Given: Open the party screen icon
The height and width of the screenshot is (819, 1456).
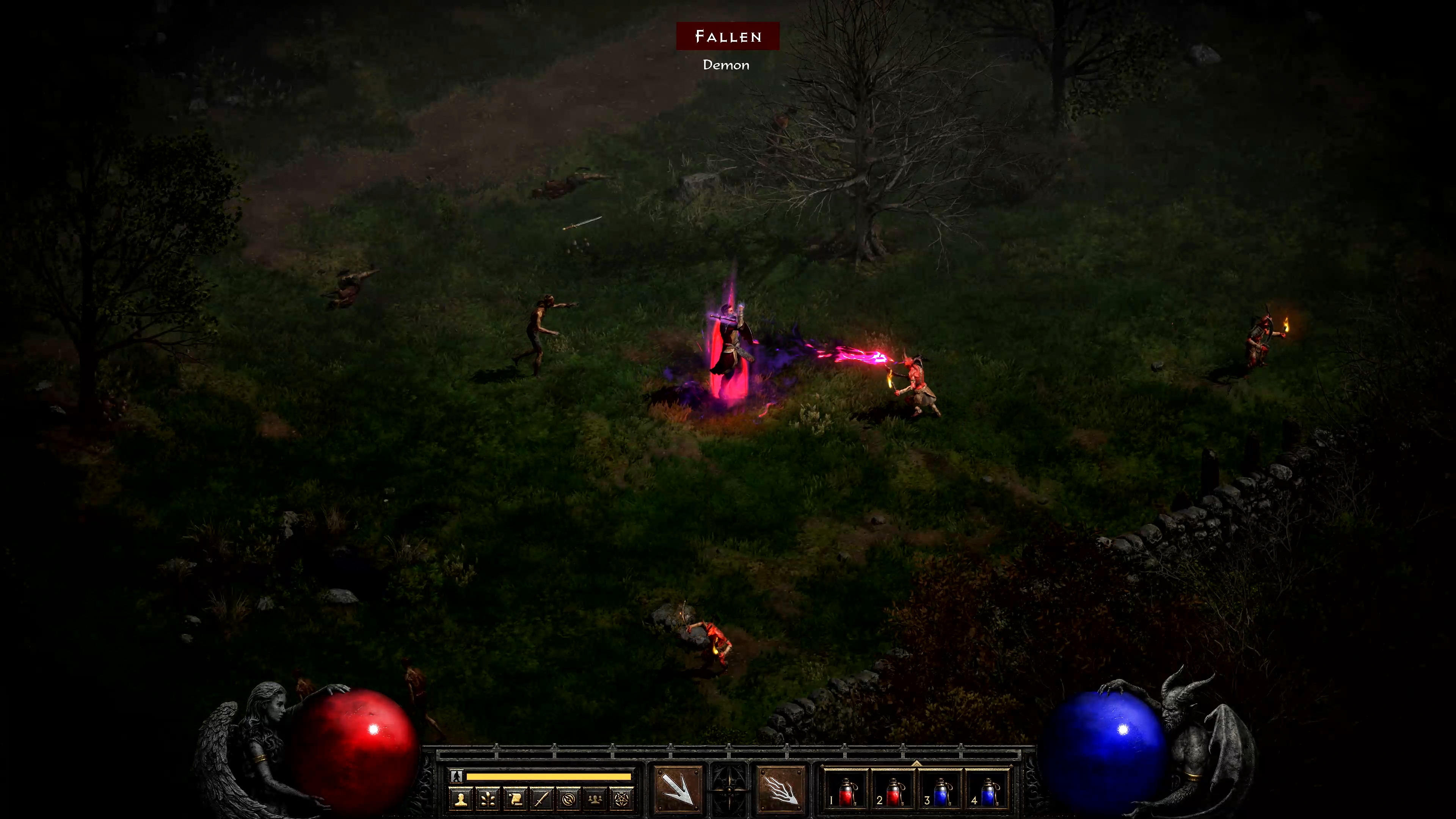Looking at the screenshot, I should (x=595, y=799).
